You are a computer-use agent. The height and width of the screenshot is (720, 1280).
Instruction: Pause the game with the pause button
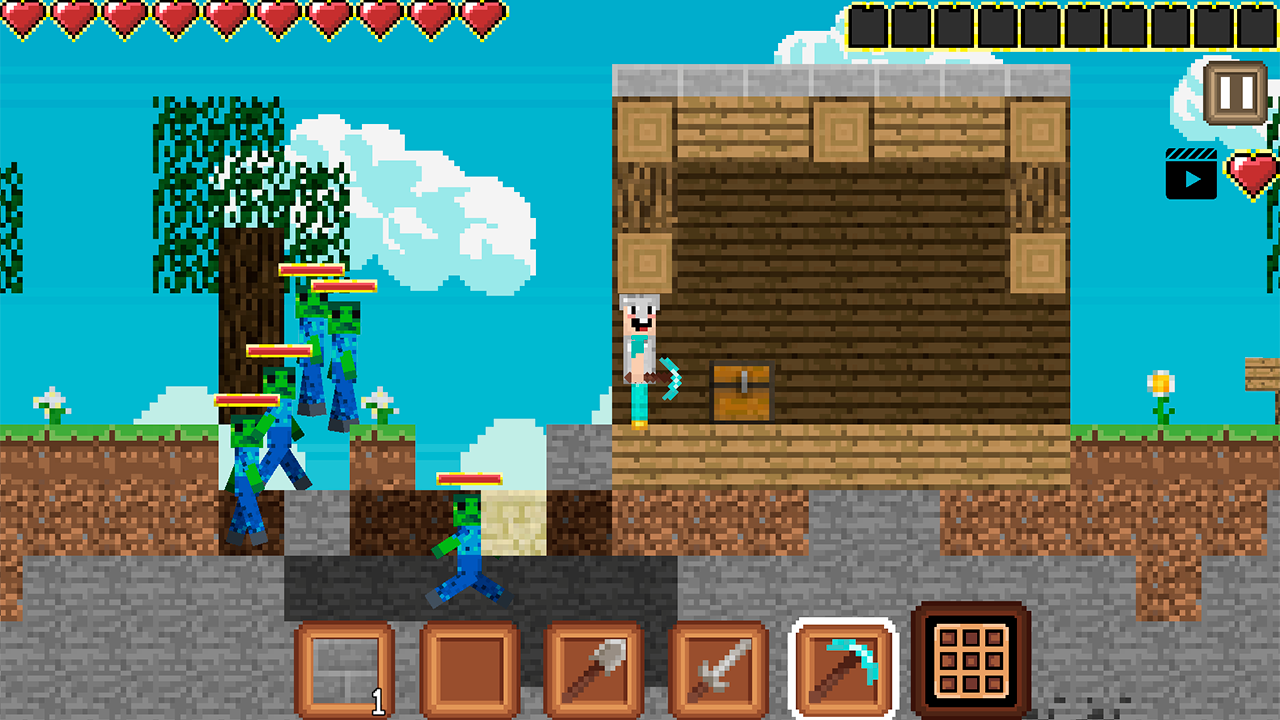(1232, 90)
